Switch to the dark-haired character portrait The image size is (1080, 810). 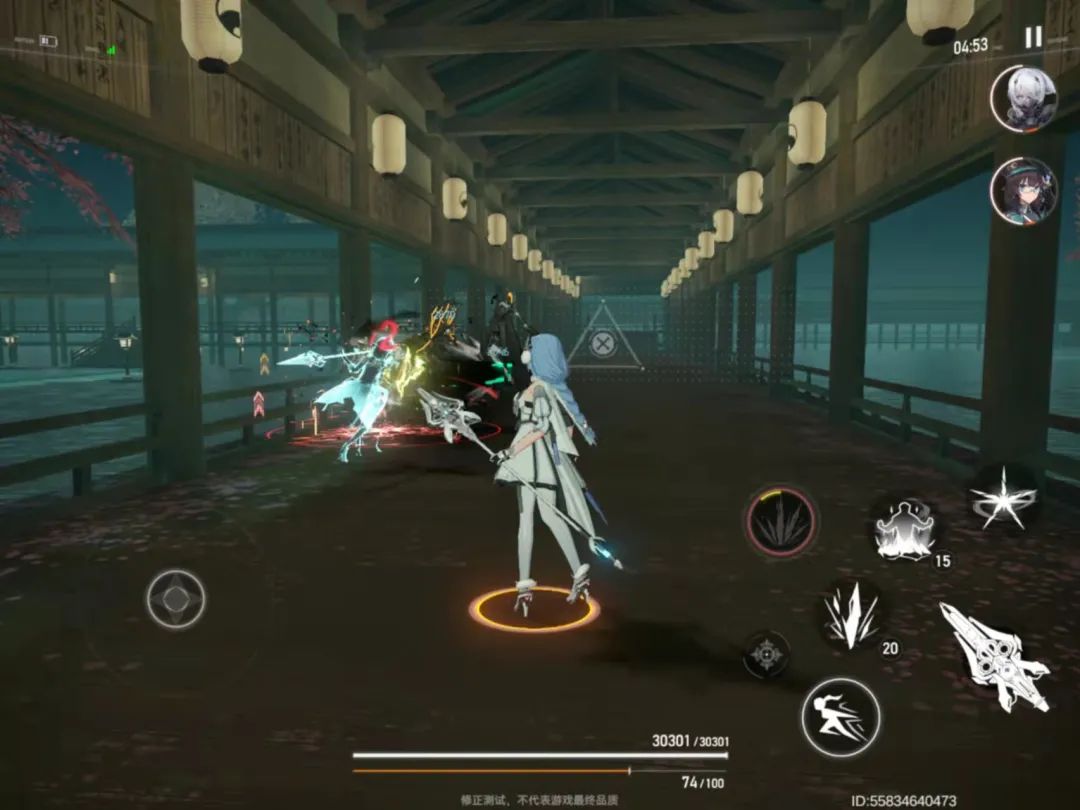point(1024,191)
